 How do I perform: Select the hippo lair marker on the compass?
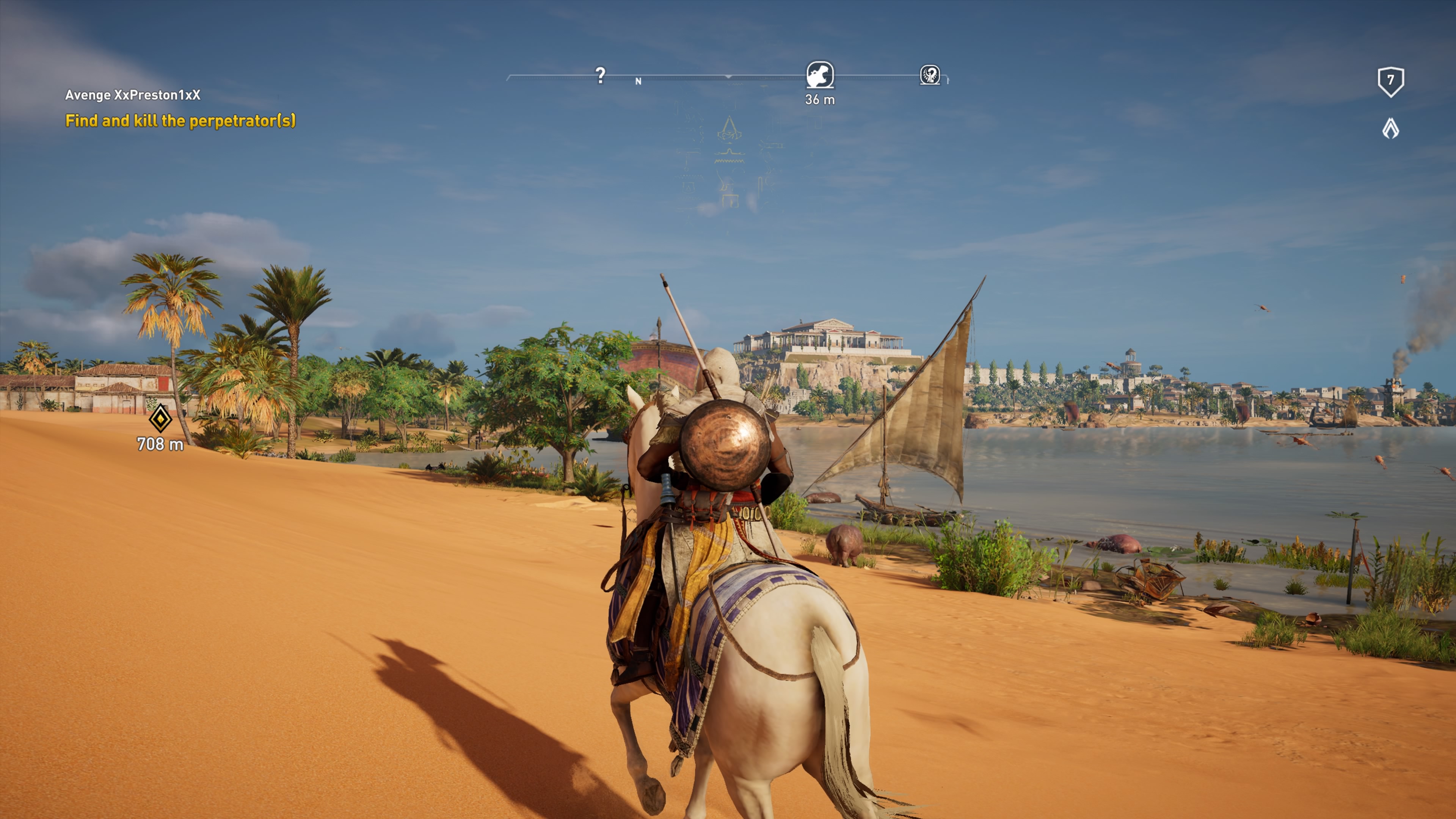coord(819,75)
